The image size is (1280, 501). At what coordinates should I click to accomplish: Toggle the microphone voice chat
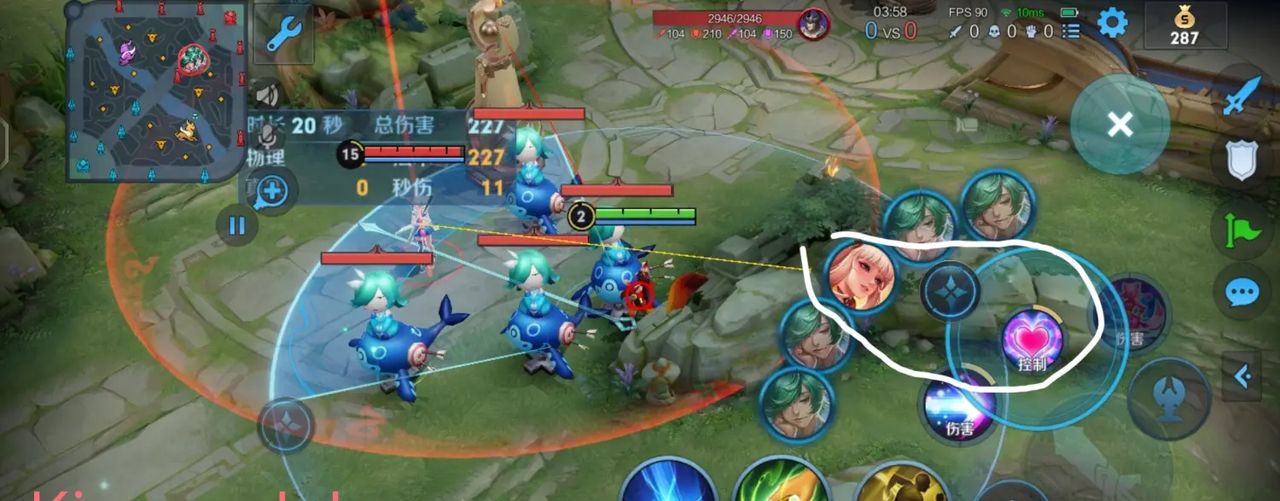[x=267, y=132]
